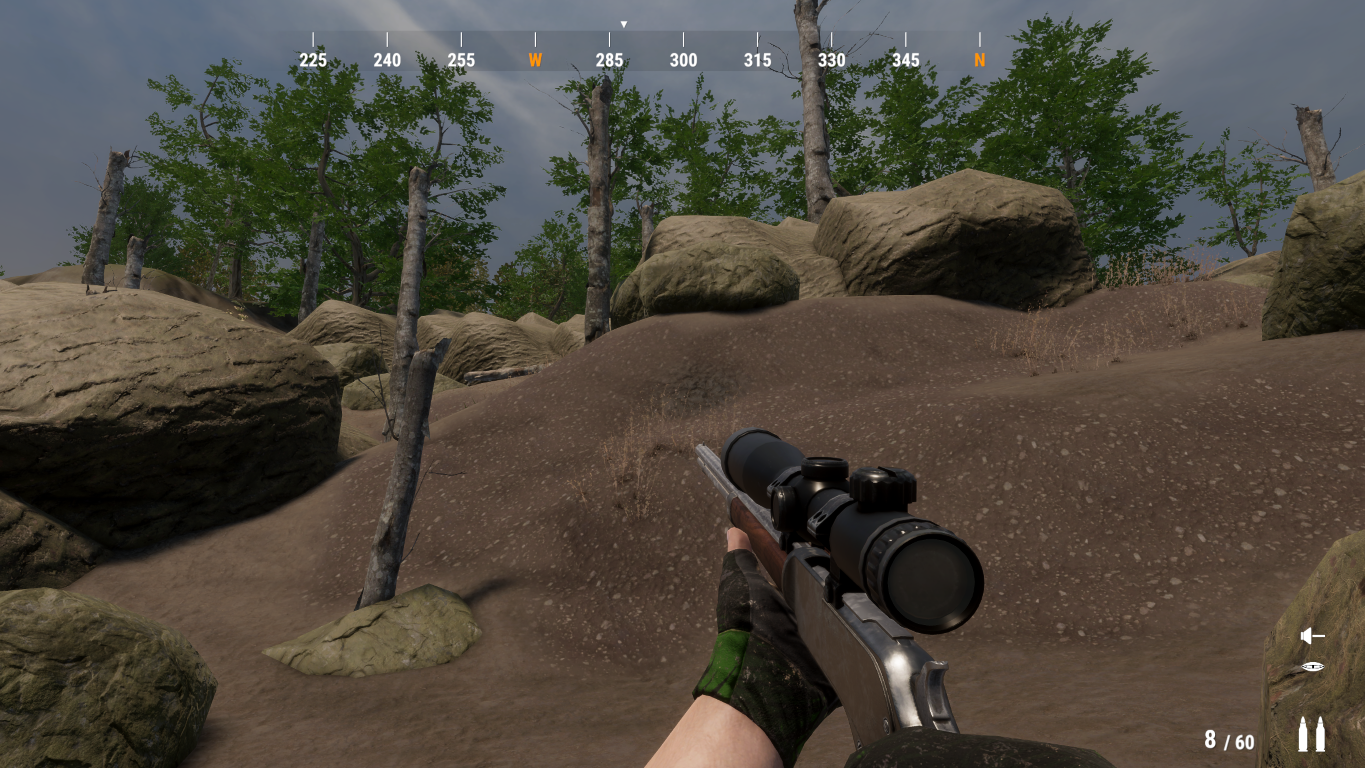Select the orange N marker on the compass
This screenshot has height=768, width=1365.
point(979,60)
